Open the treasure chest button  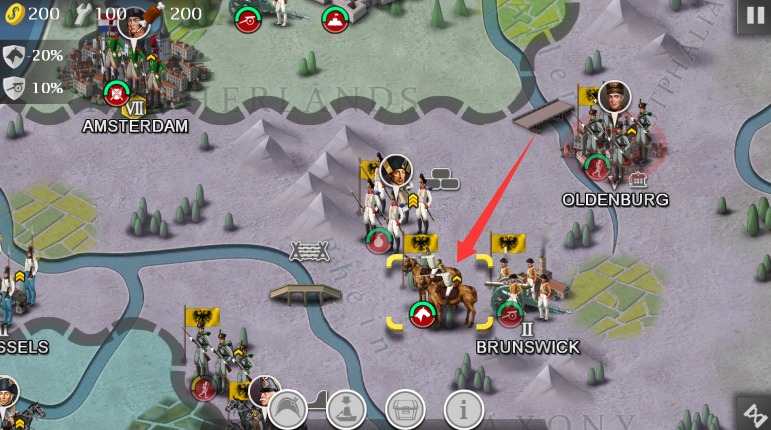pos(406,408)
